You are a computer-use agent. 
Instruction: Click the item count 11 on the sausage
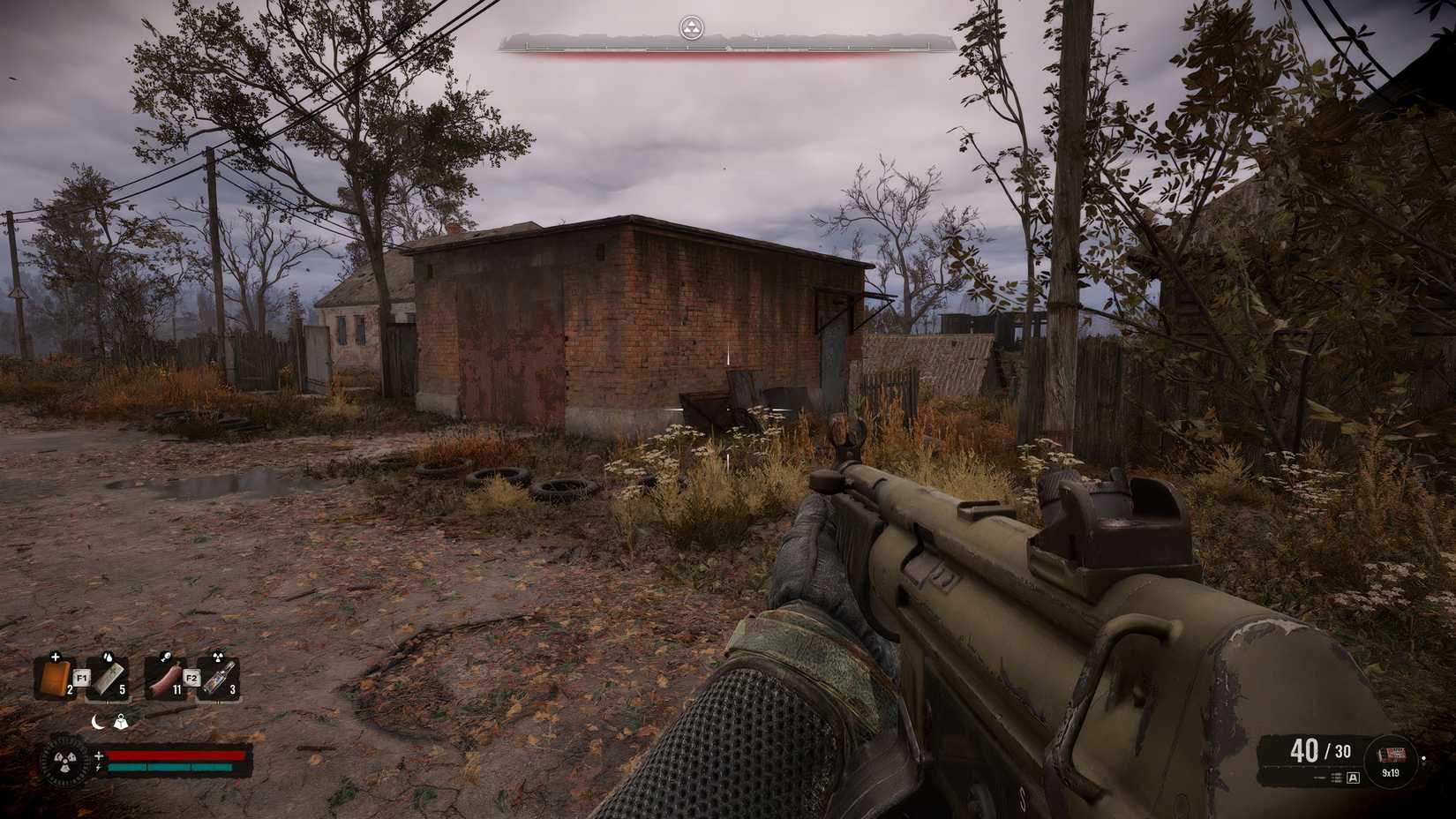click(x=176, y=688)
